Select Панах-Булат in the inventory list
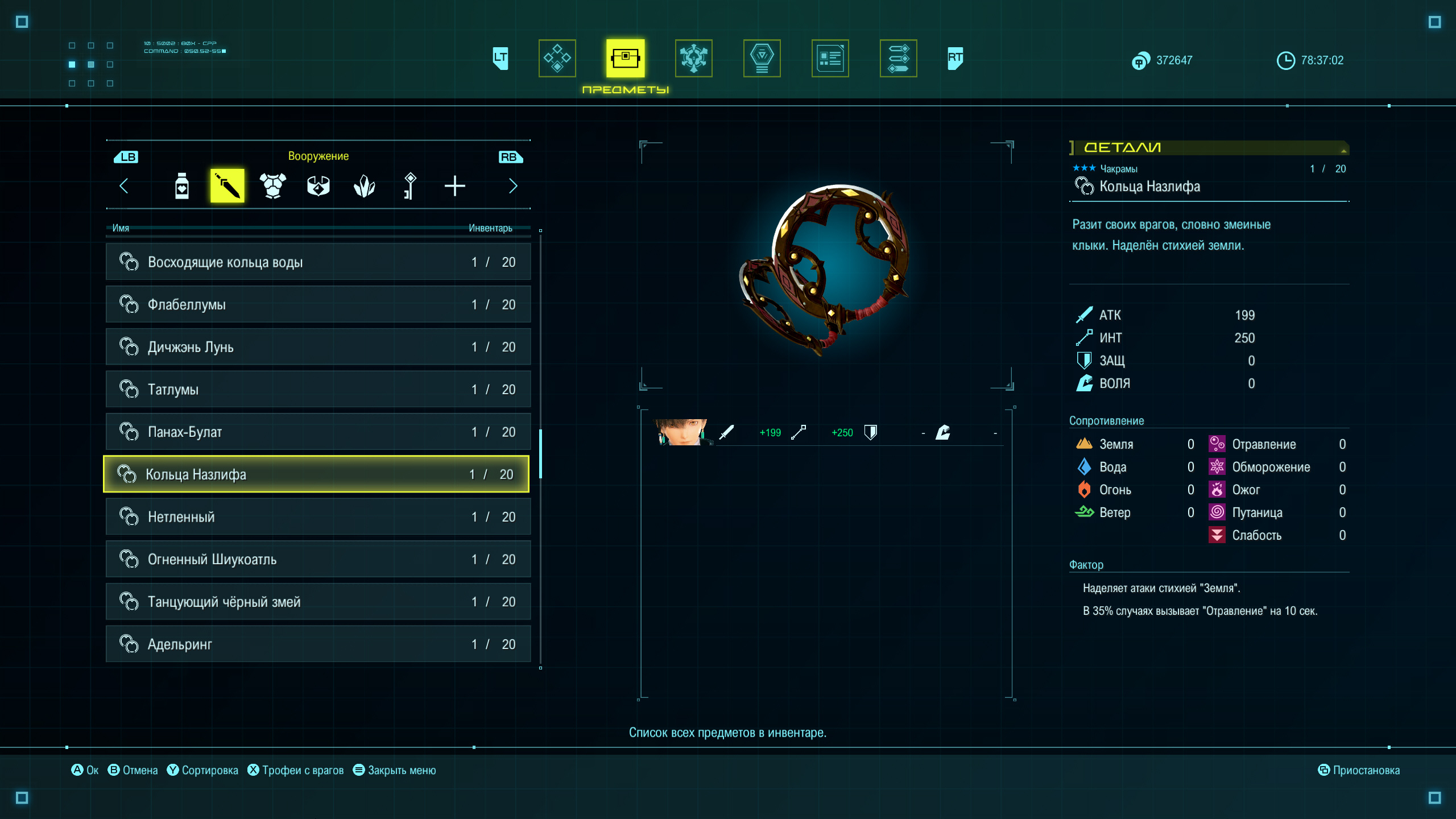This screenshot has width=1456, height=819. click(x=317, y=432)
